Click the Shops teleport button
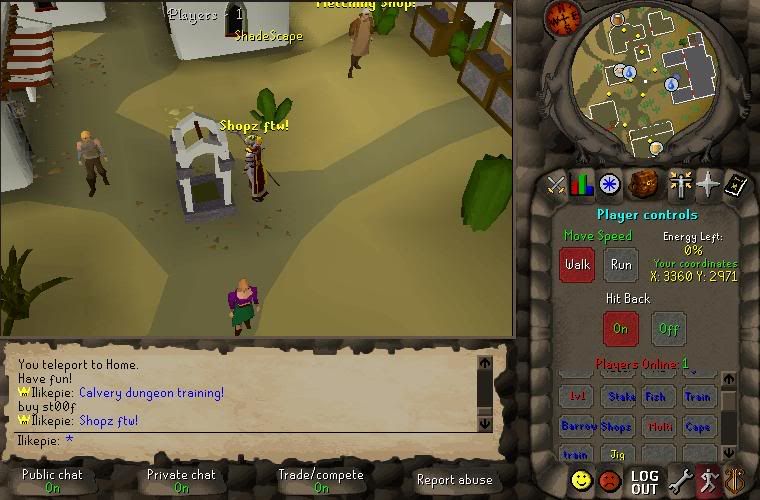Viewport: 760px width, 500px height. (x=616, y=426)
